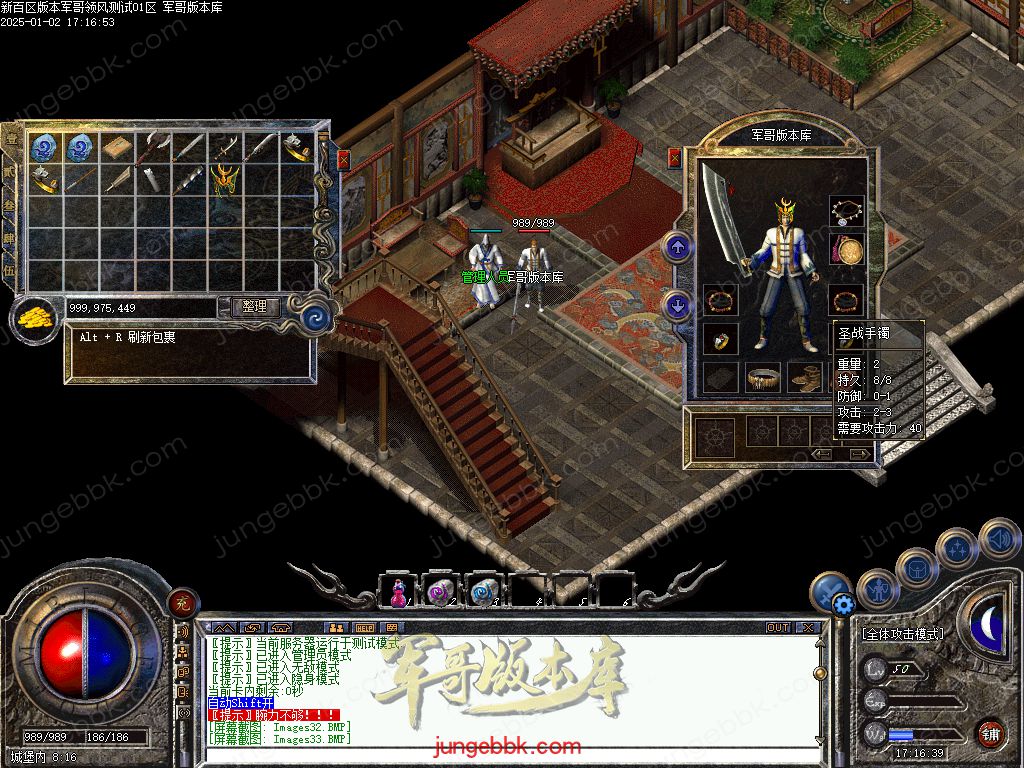1024x768 pixels.
Task: Click the up arrow on the character panel
Action: [679, 246]
